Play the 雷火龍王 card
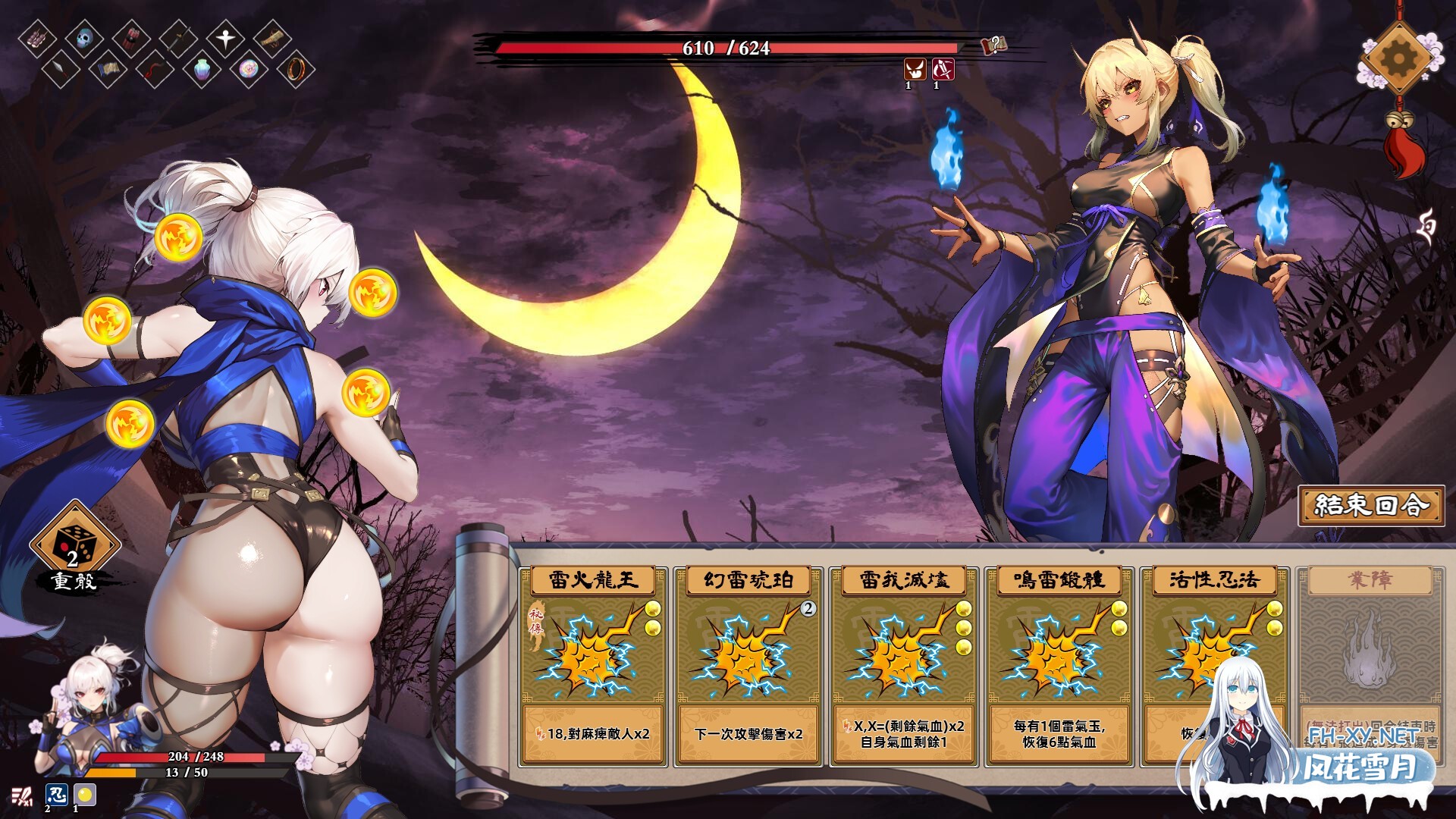Image resolution: width=1456 pixels, height=819 pixels. [593, 665]
